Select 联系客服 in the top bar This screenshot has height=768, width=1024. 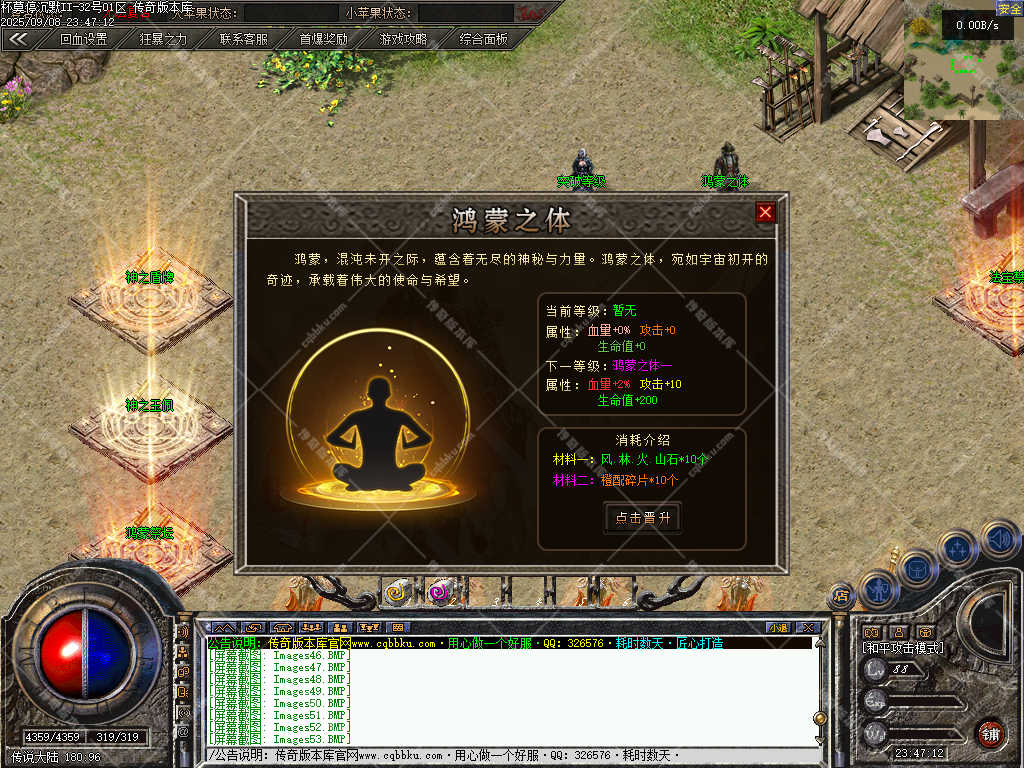(x=243, y=39)
